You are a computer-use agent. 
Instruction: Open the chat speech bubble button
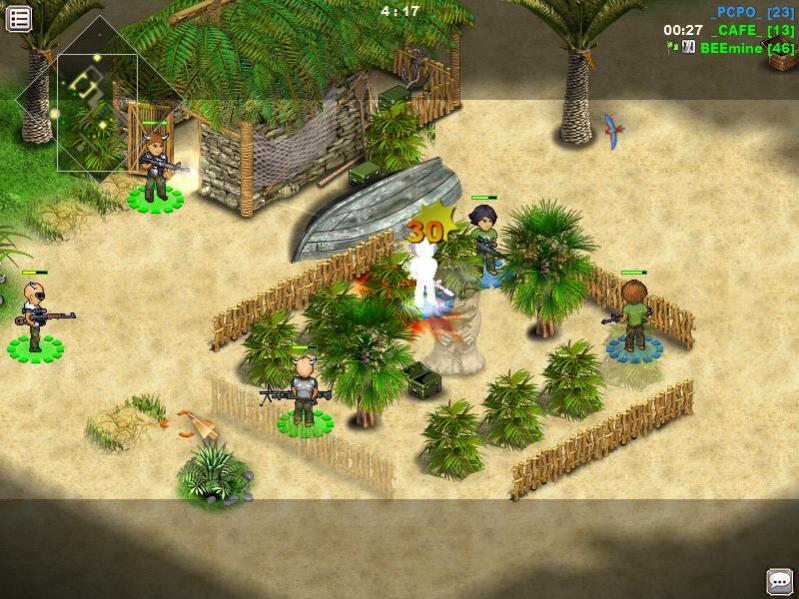(779, 581)
